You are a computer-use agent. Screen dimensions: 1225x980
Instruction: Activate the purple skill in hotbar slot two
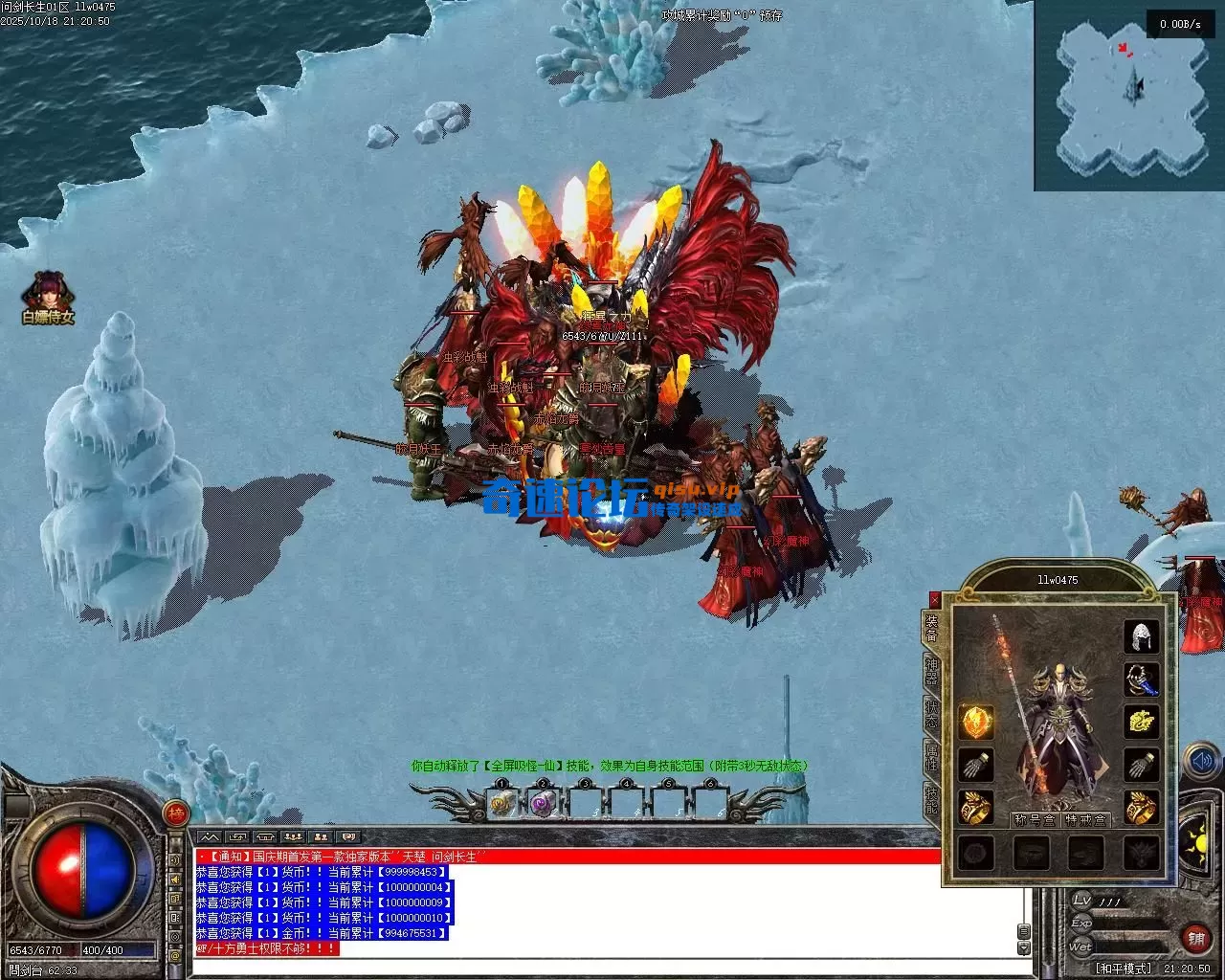(x=543, y=804)
